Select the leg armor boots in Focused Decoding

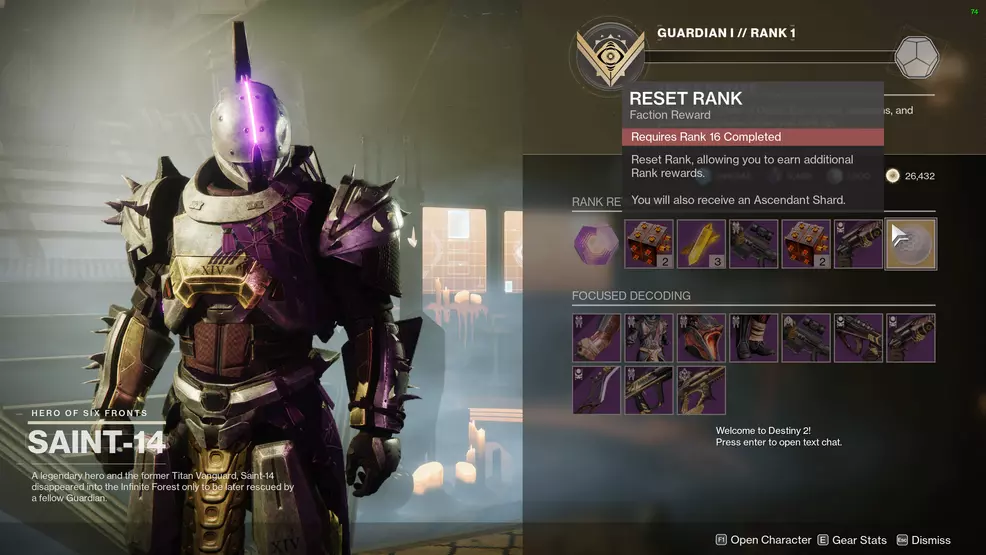pyautogui.click(x=753, y=337)
